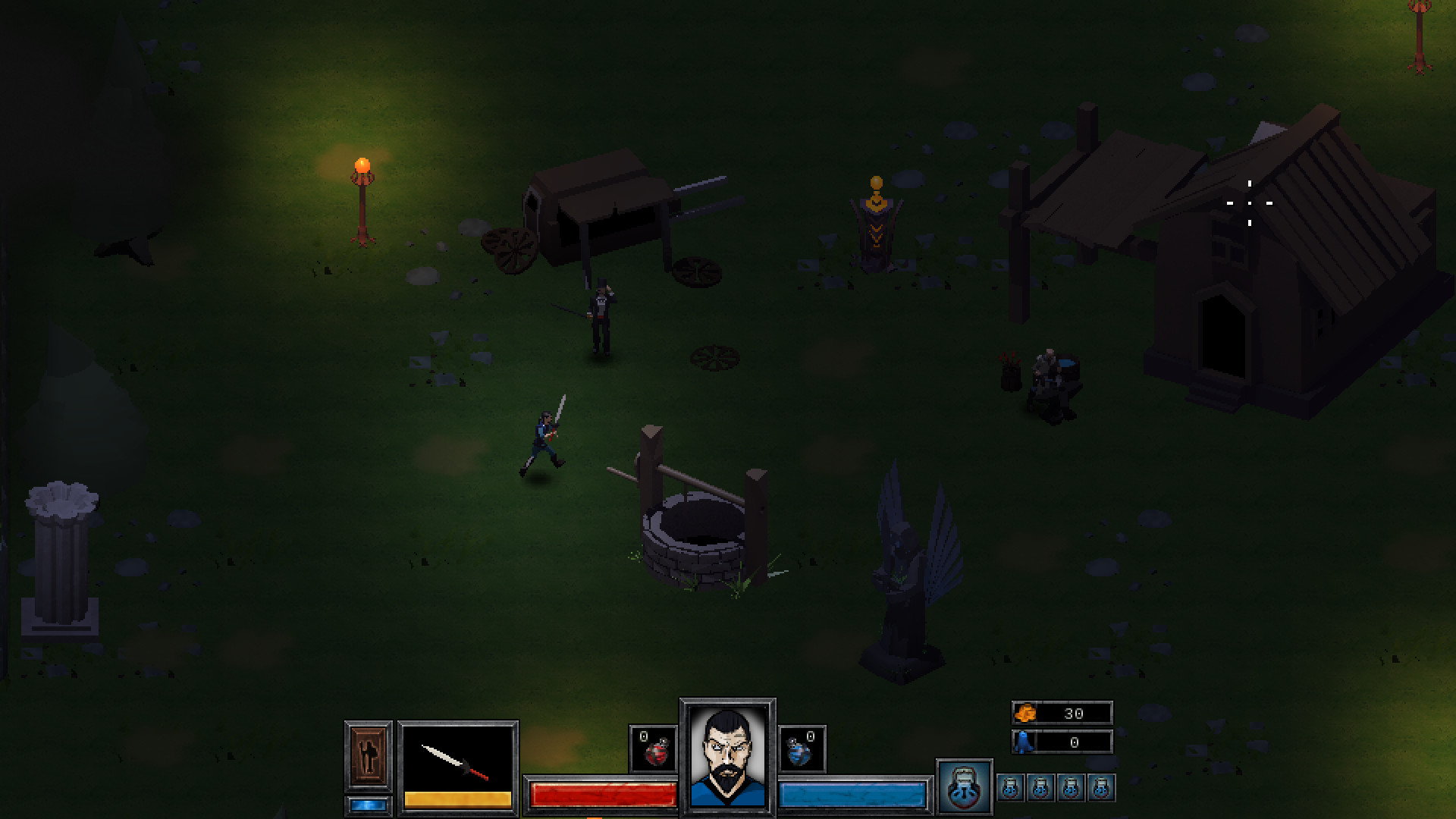Click the first small flask ability slot

[1011, 789]
